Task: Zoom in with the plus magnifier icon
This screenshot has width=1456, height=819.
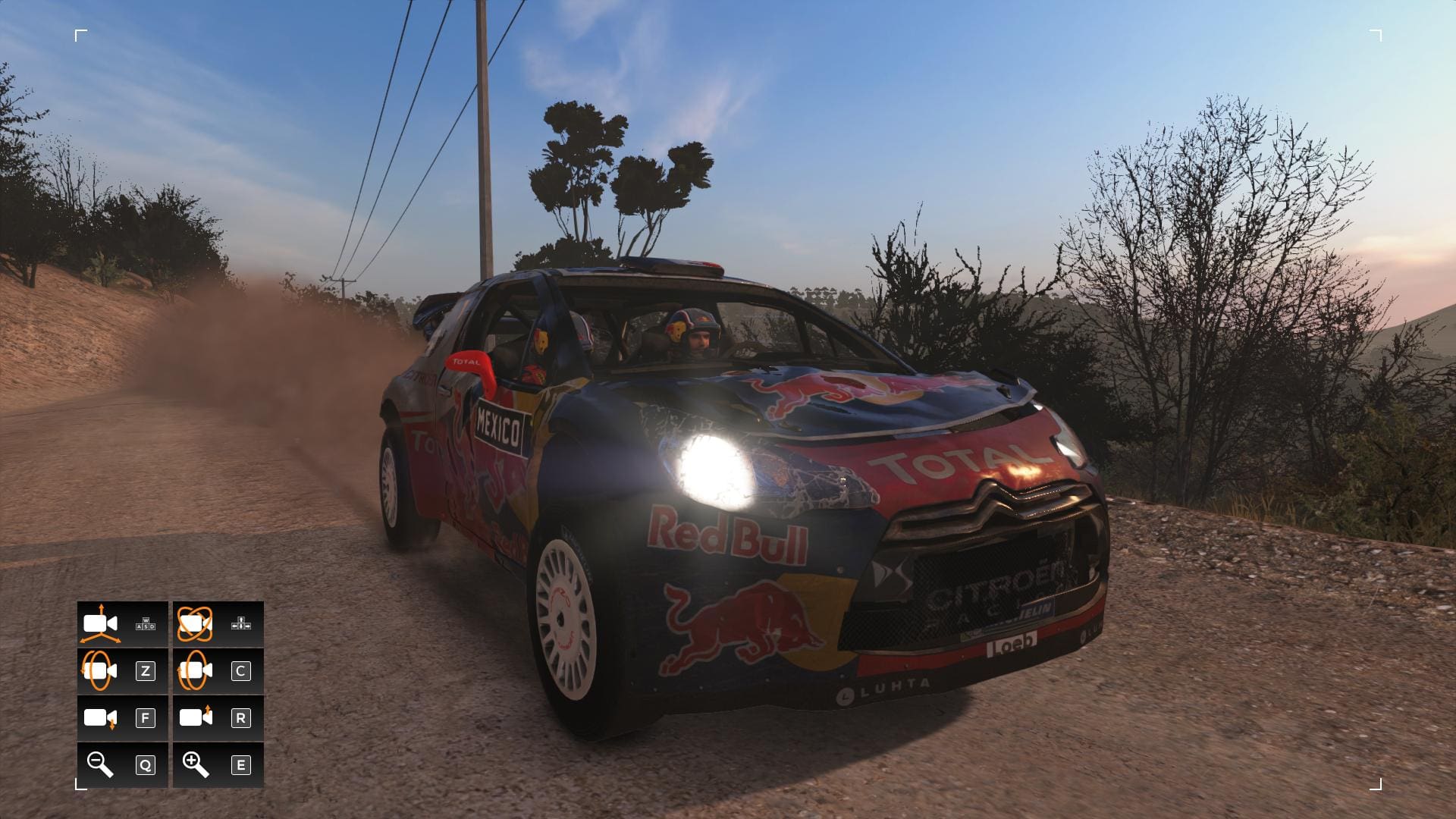Action: point(195,764)
